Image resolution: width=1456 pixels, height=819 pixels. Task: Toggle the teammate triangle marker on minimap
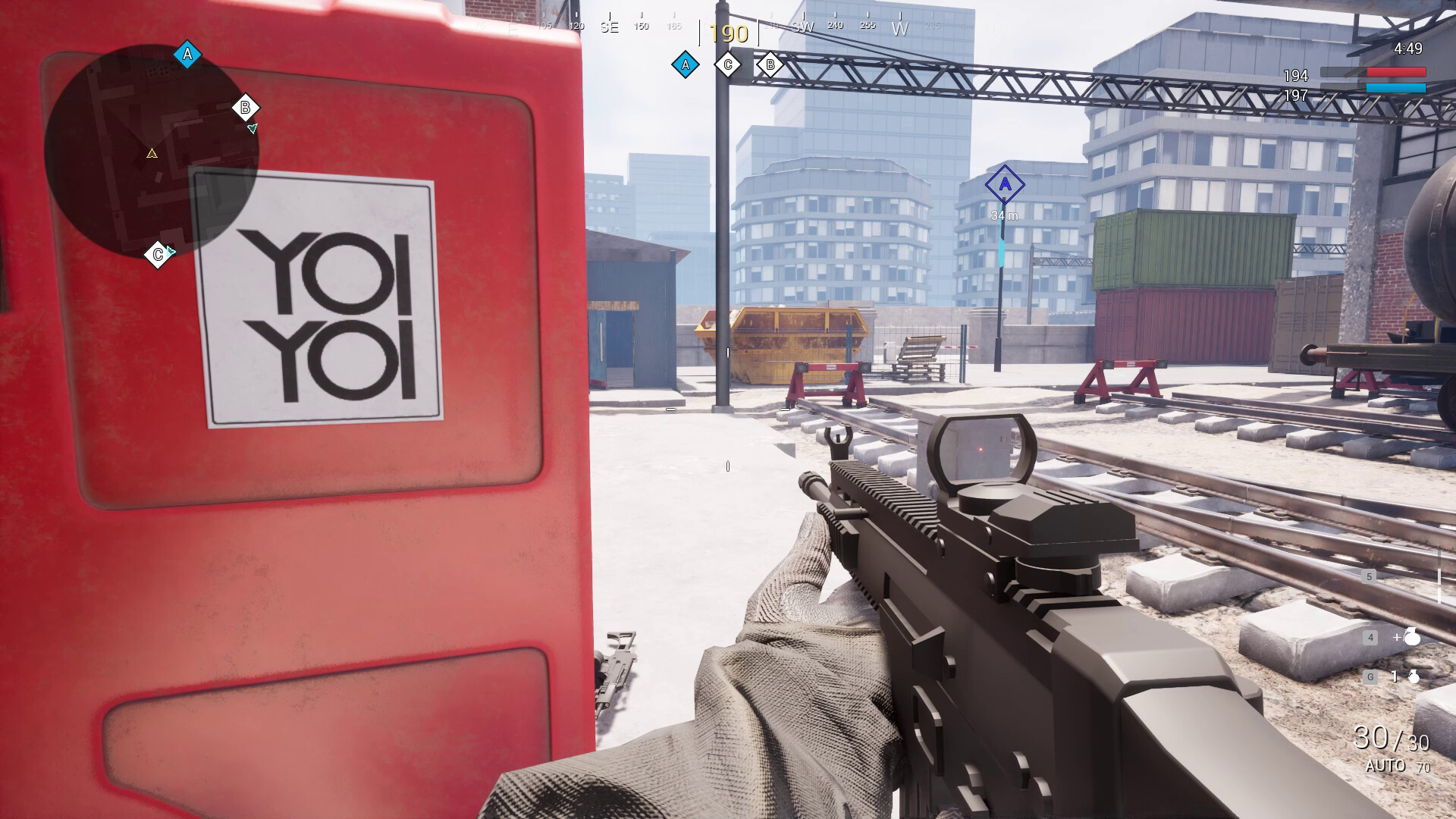coord(254,127)
